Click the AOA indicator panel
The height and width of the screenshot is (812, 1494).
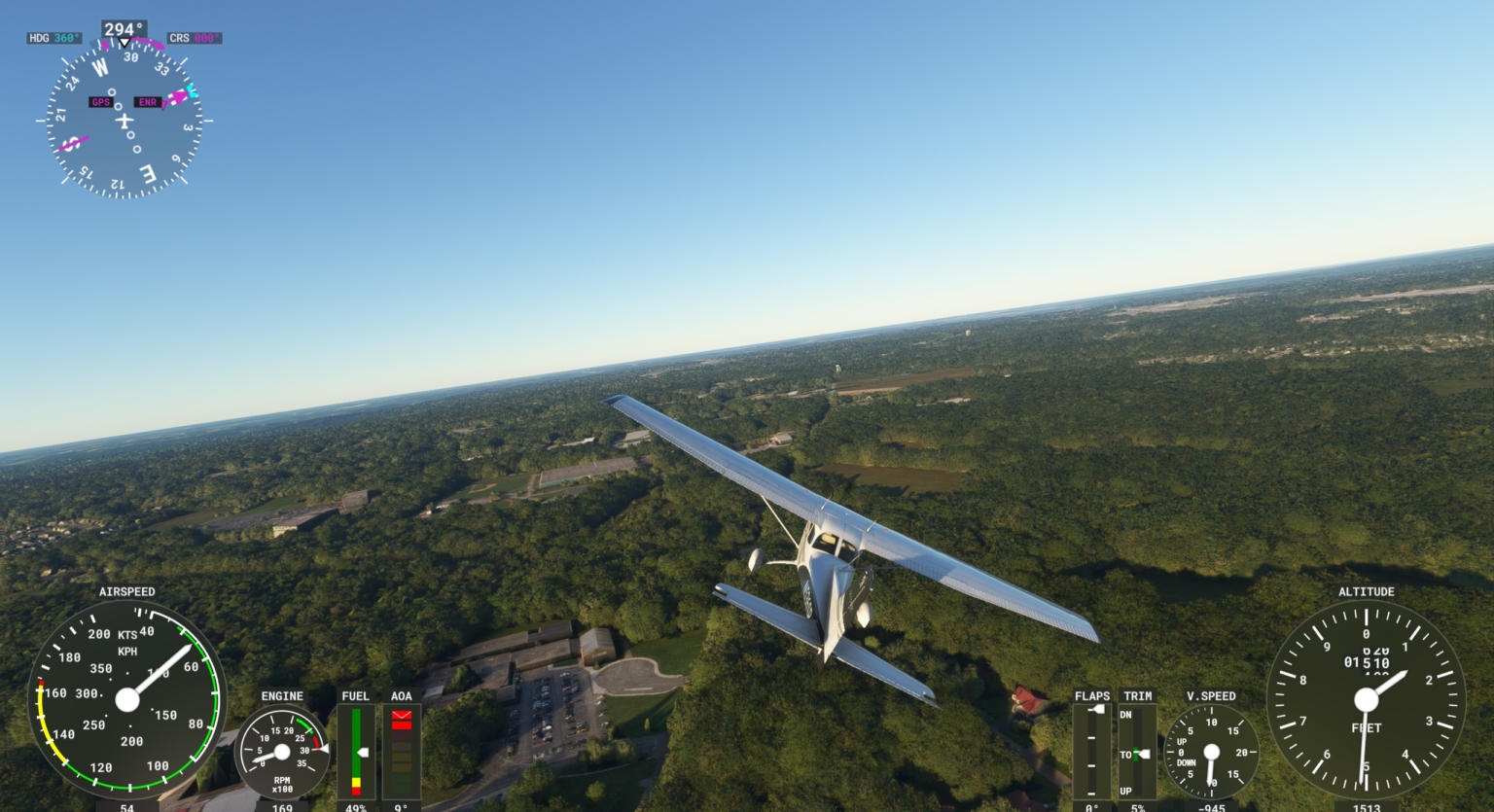pyautogui.click(x=400, y=749)
